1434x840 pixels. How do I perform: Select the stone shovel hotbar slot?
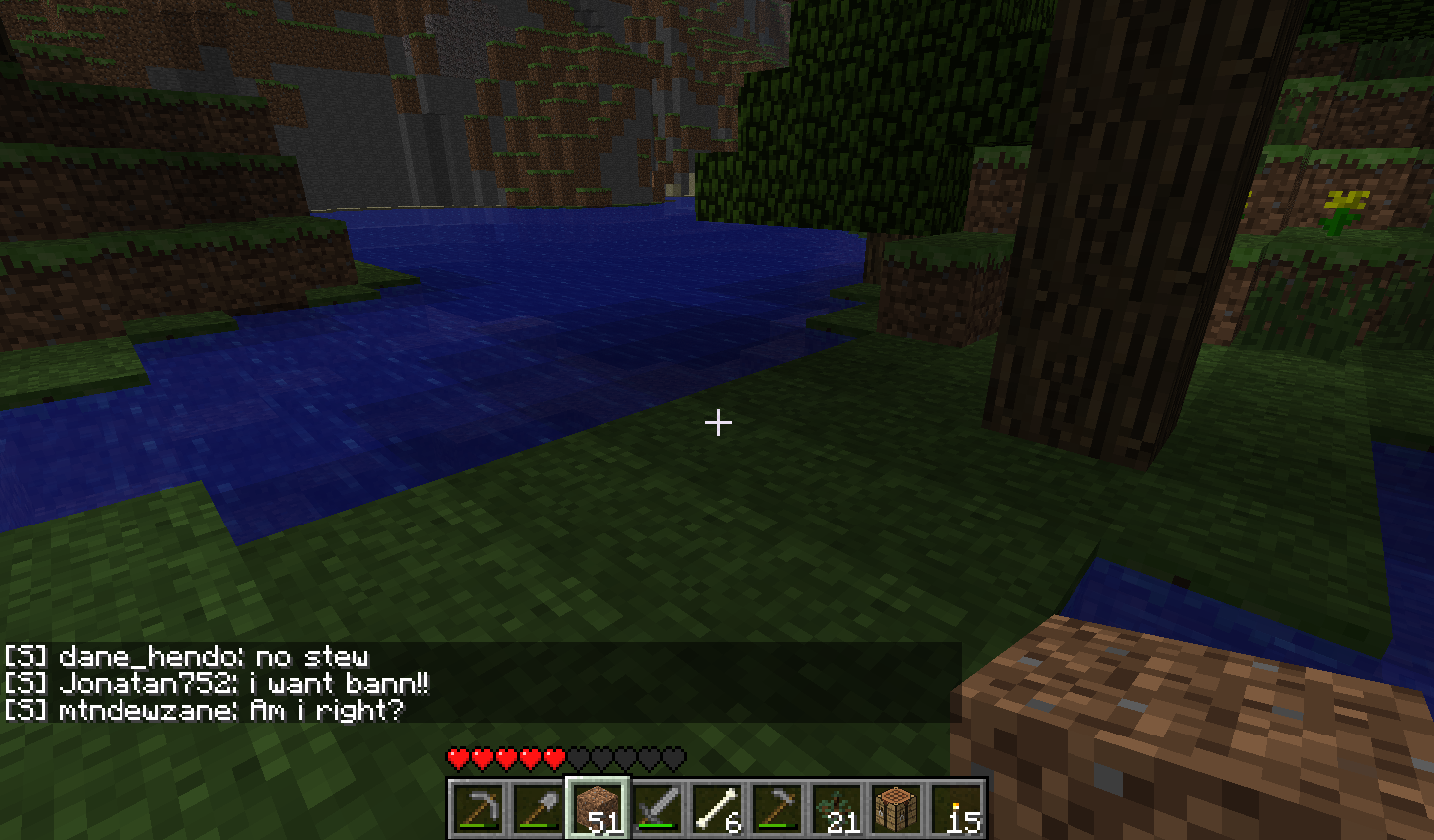[538, 807]
